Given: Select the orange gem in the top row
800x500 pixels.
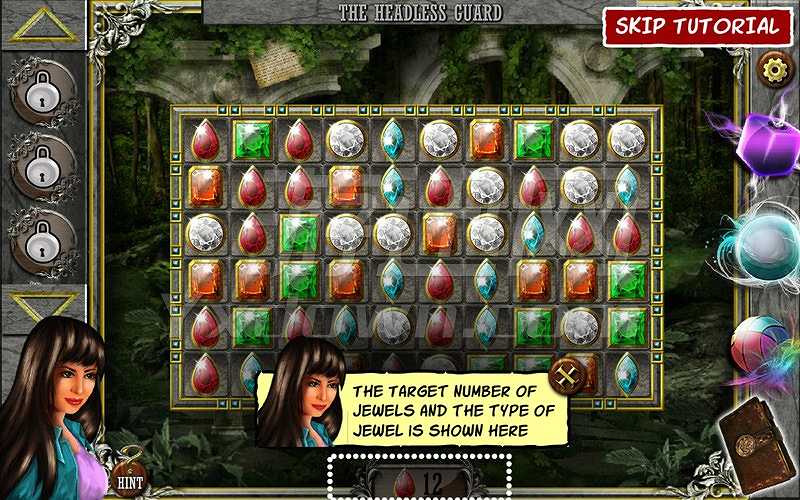Looking at the screenshot, I should 487,140.
